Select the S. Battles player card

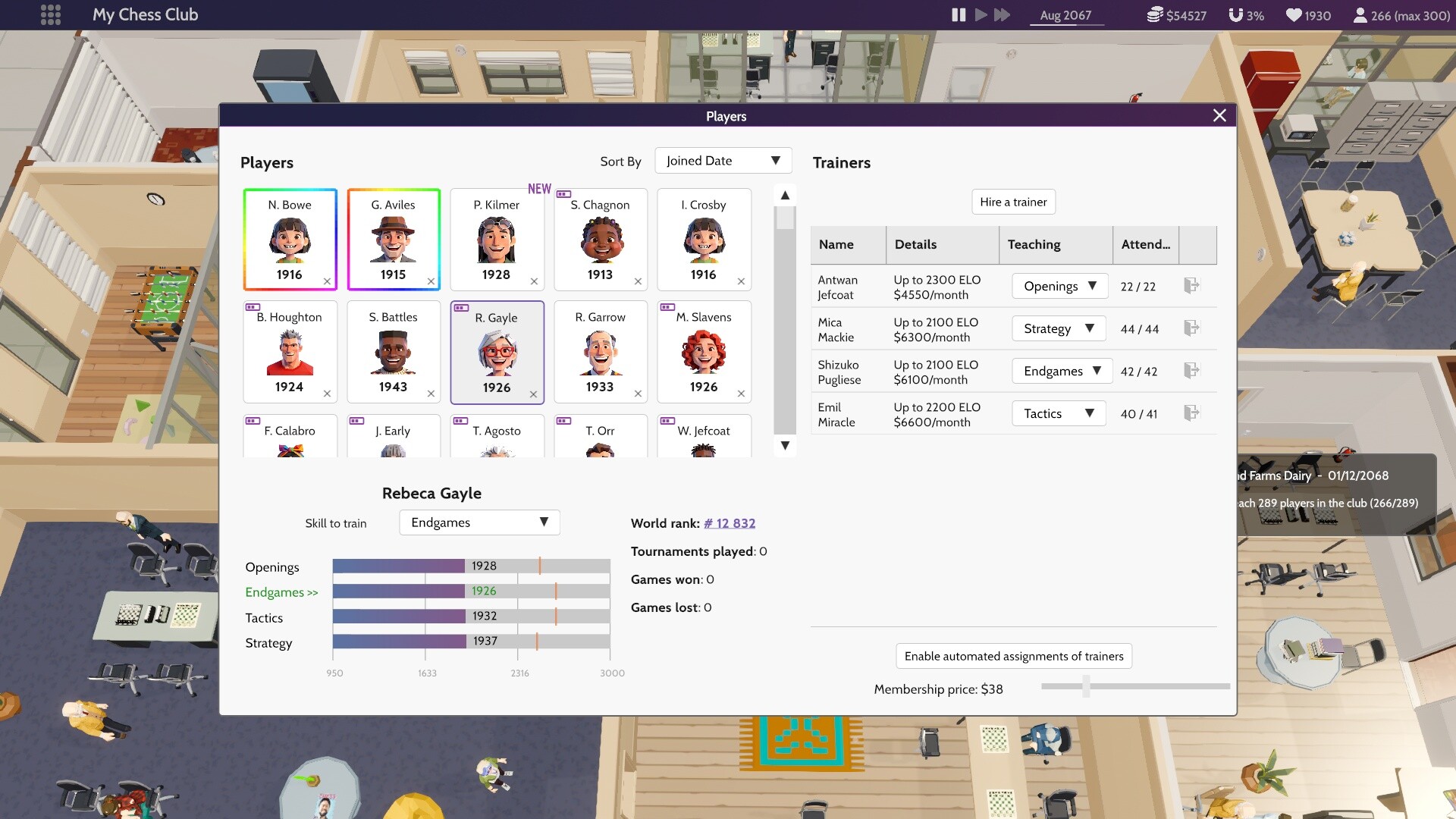pyautogui.click(x=394, y=351)
